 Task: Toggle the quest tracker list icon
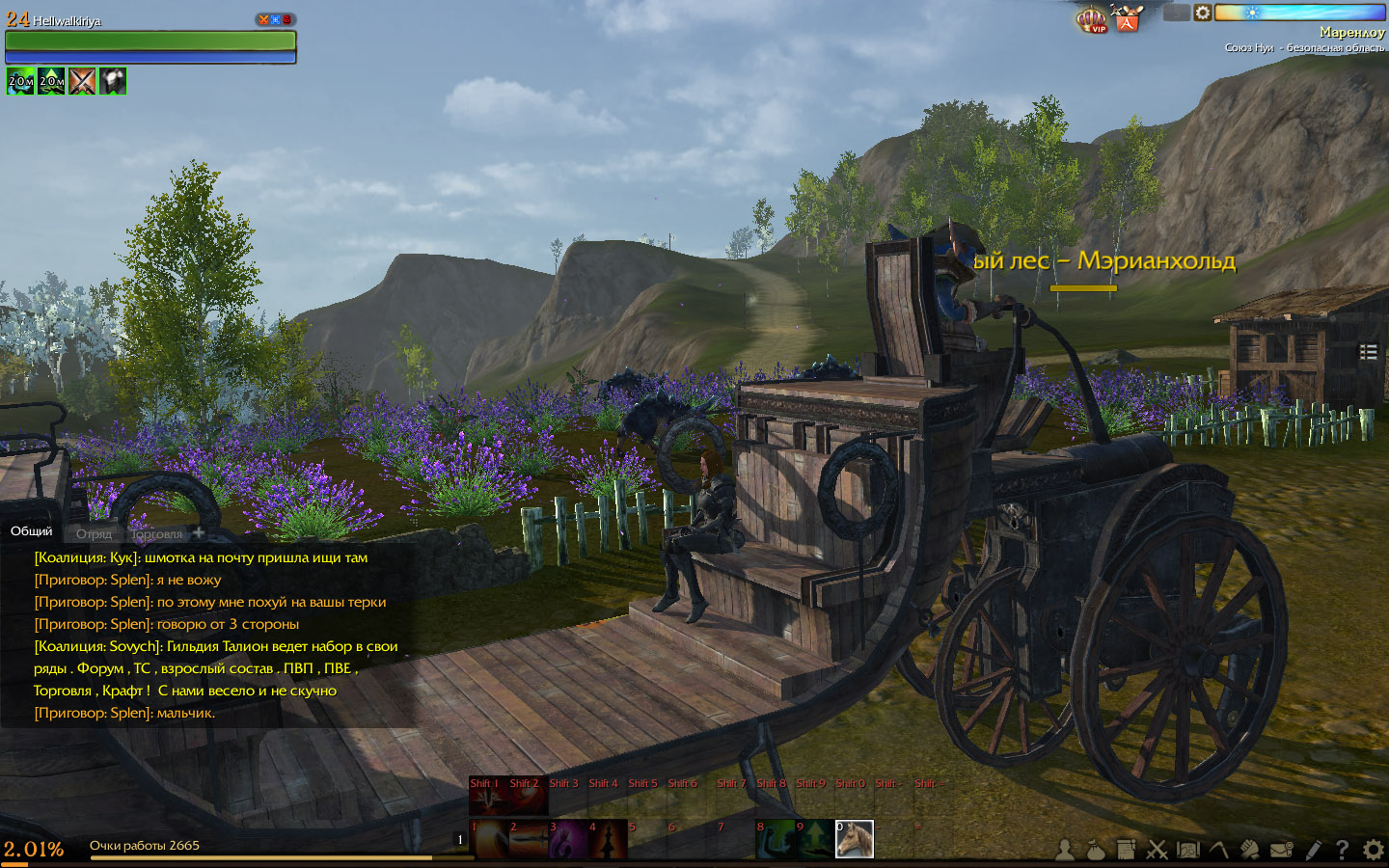pos(1368,352)
